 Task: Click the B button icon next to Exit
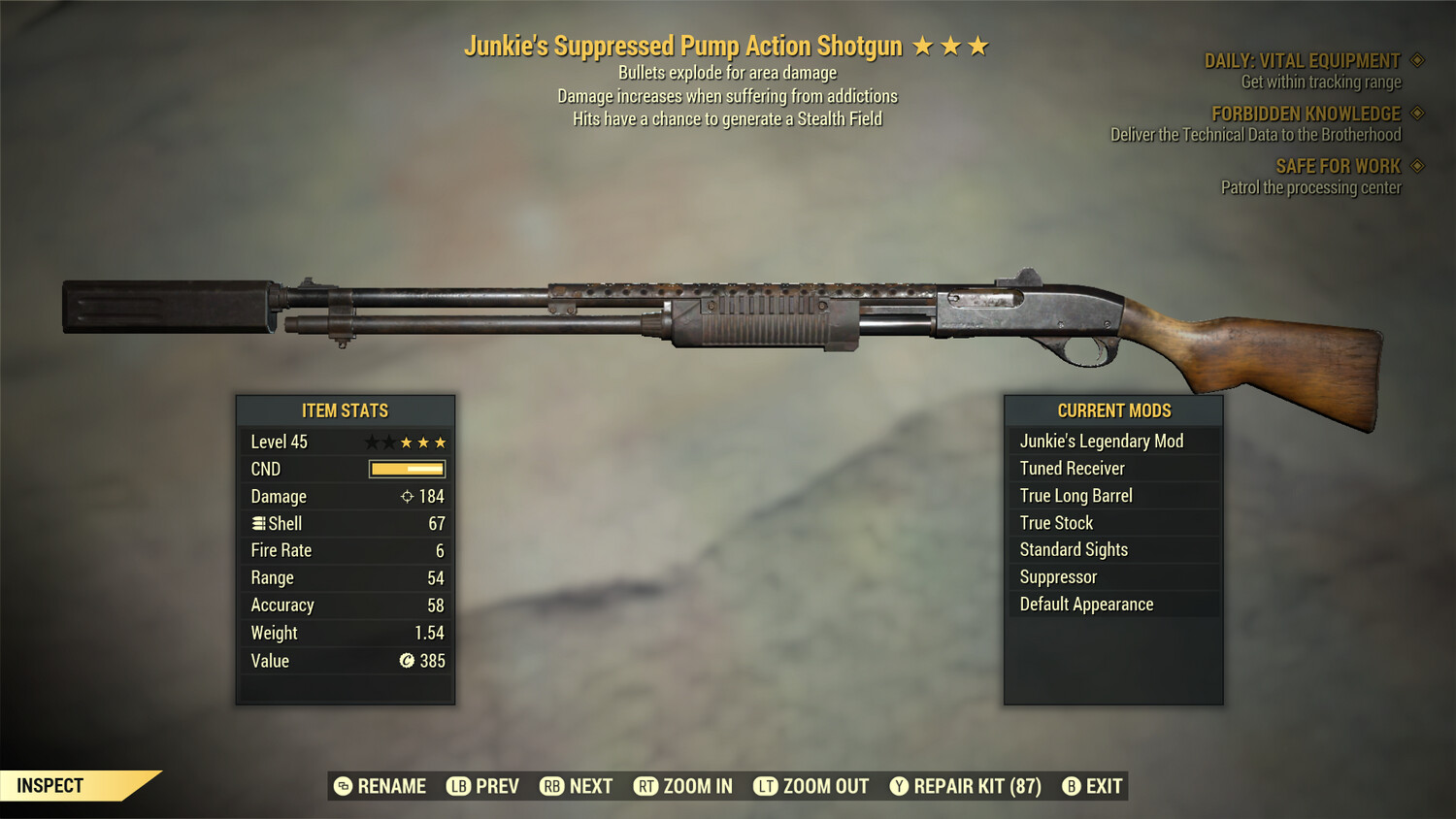coord(1072,786)
